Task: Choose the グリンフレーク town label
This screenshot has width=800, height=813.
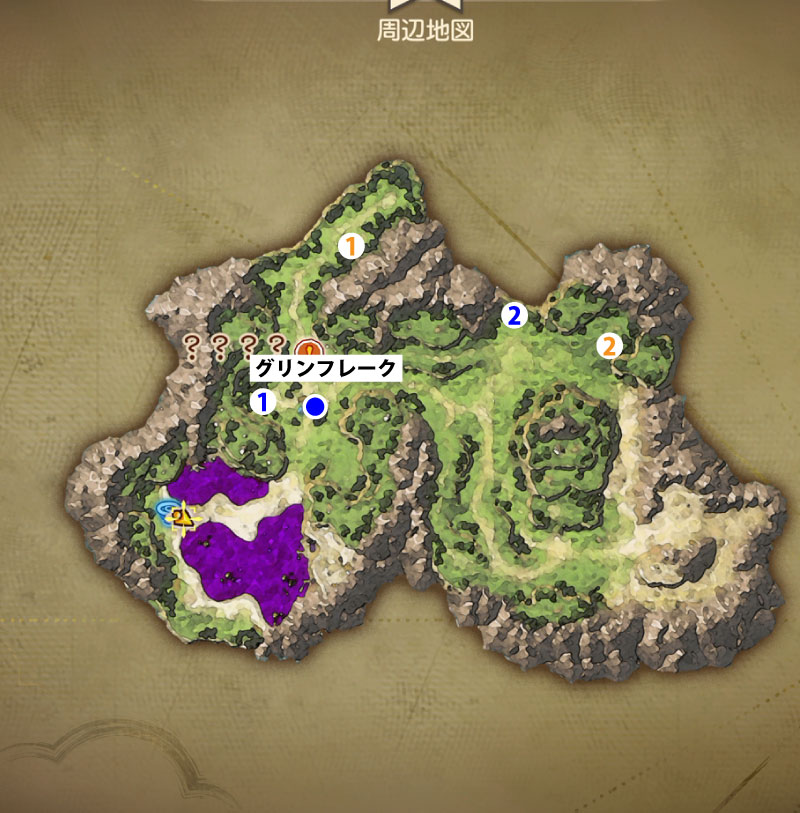Action: point(326,368)
